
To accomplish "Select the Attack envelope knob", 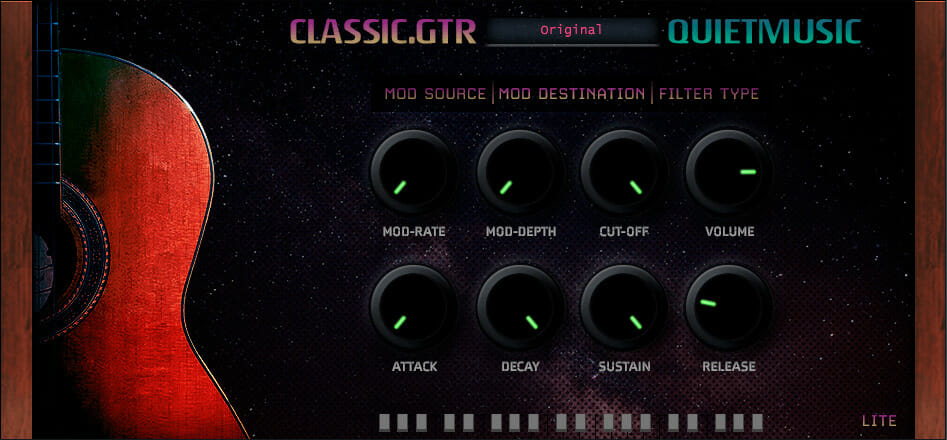I will [x=414, y=308].
